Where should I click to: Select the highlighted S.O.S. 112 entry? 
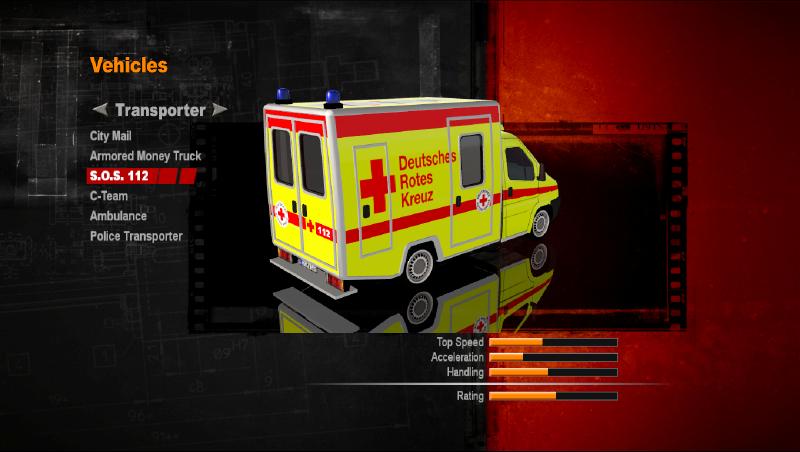pyautogui.click(x=125, y=176)
